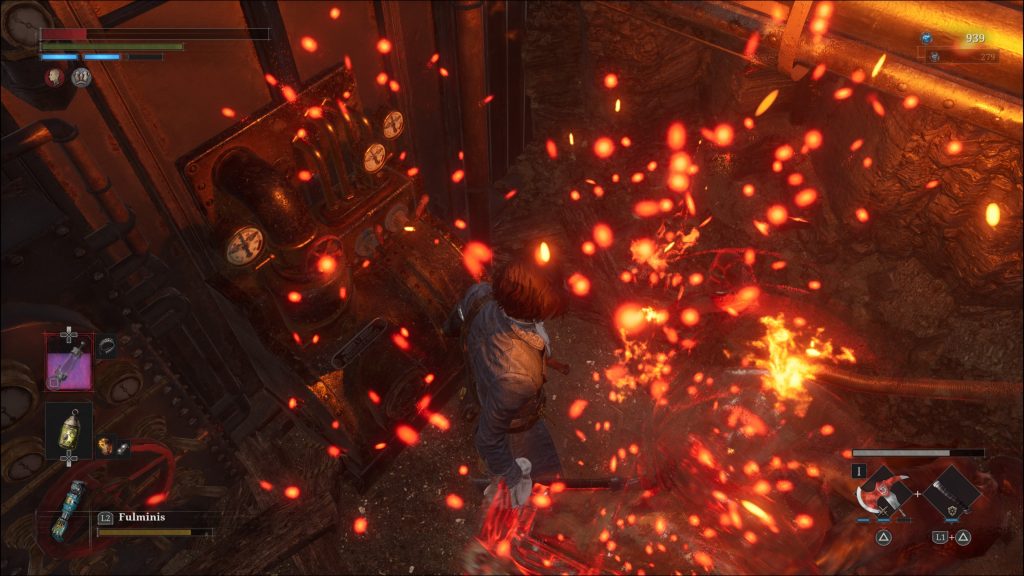
Task: Select the purple vial quick-slot item
Action: tap(68, 361)
